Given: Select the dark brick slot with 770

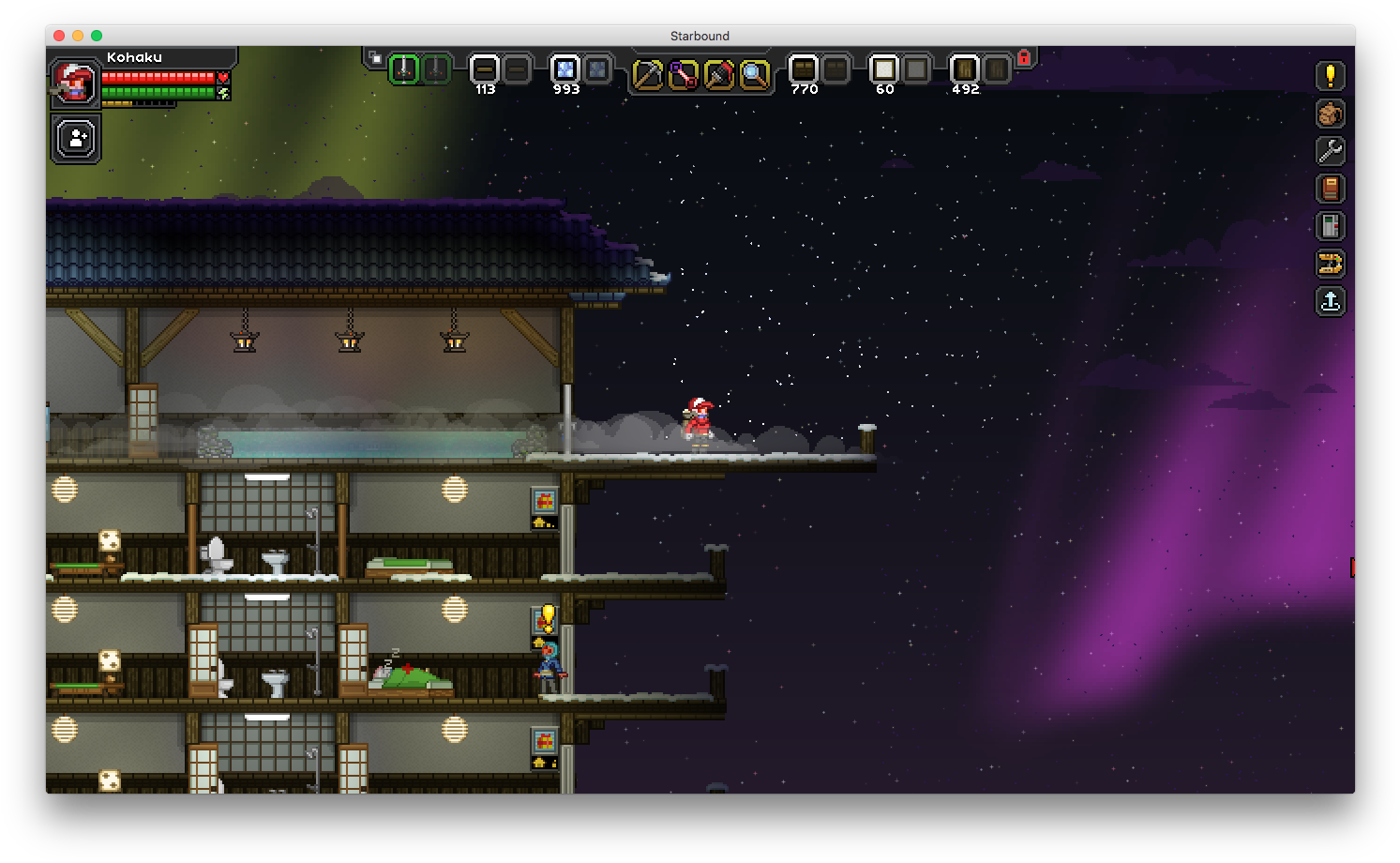Looking at the screenshot, I should coord(804,69).
